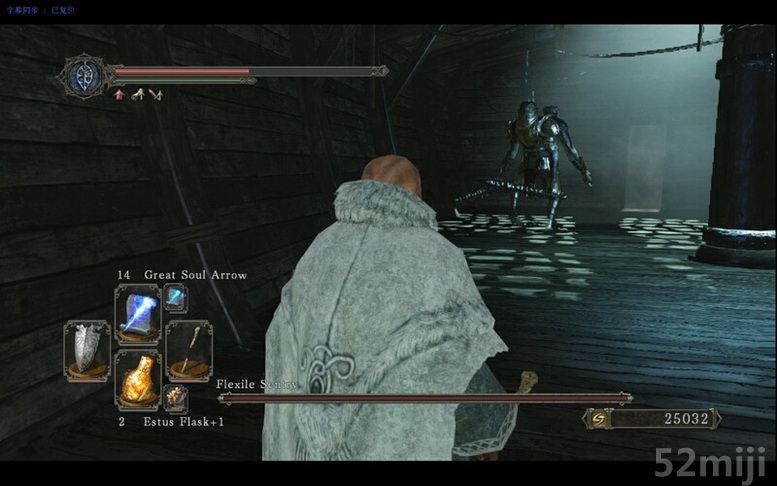Choose the right-hand staff weapon slot

point(187,347)
